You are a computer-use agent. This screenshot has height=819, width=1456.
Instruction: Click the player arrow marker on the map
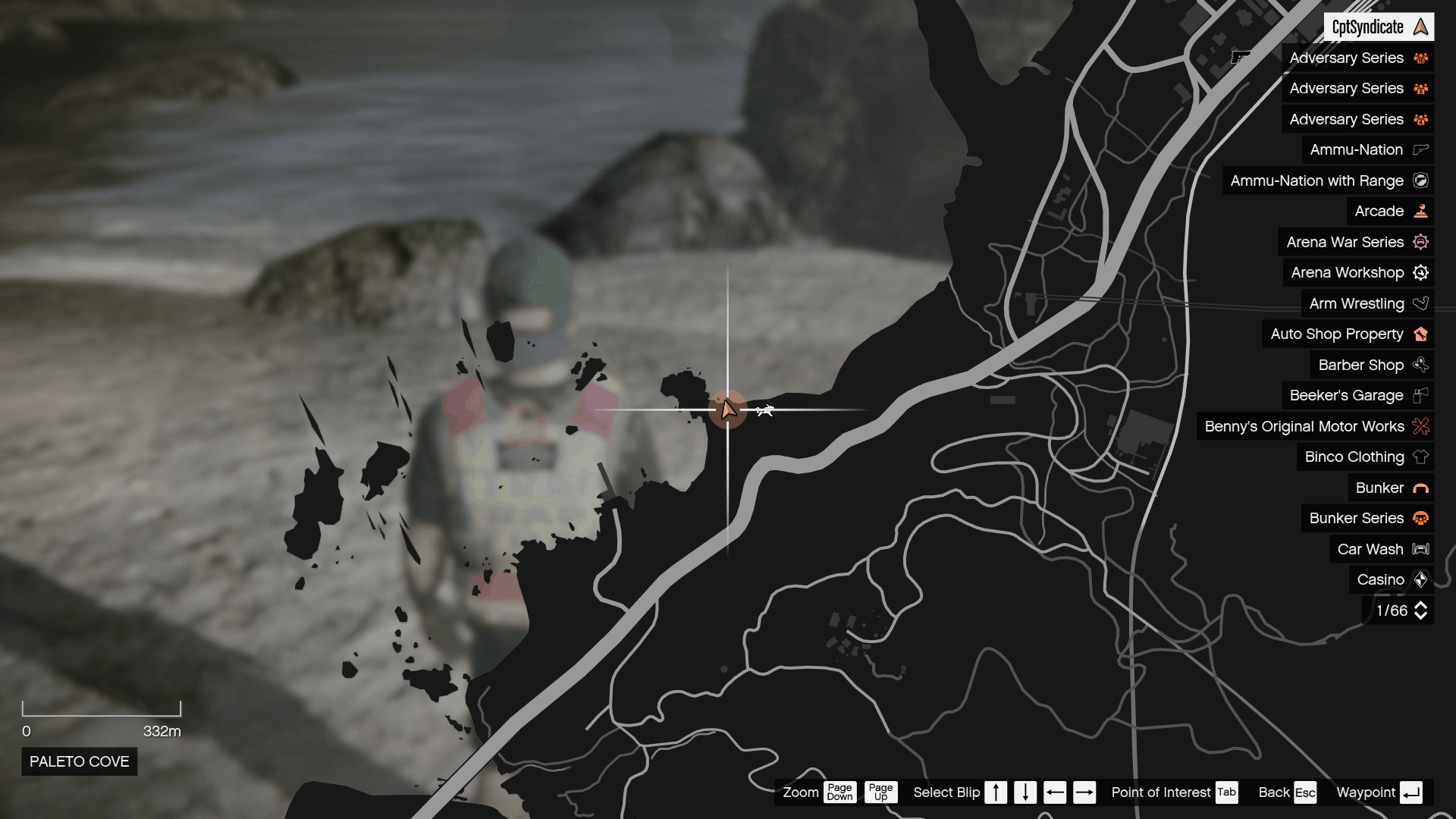click(729, 409)
